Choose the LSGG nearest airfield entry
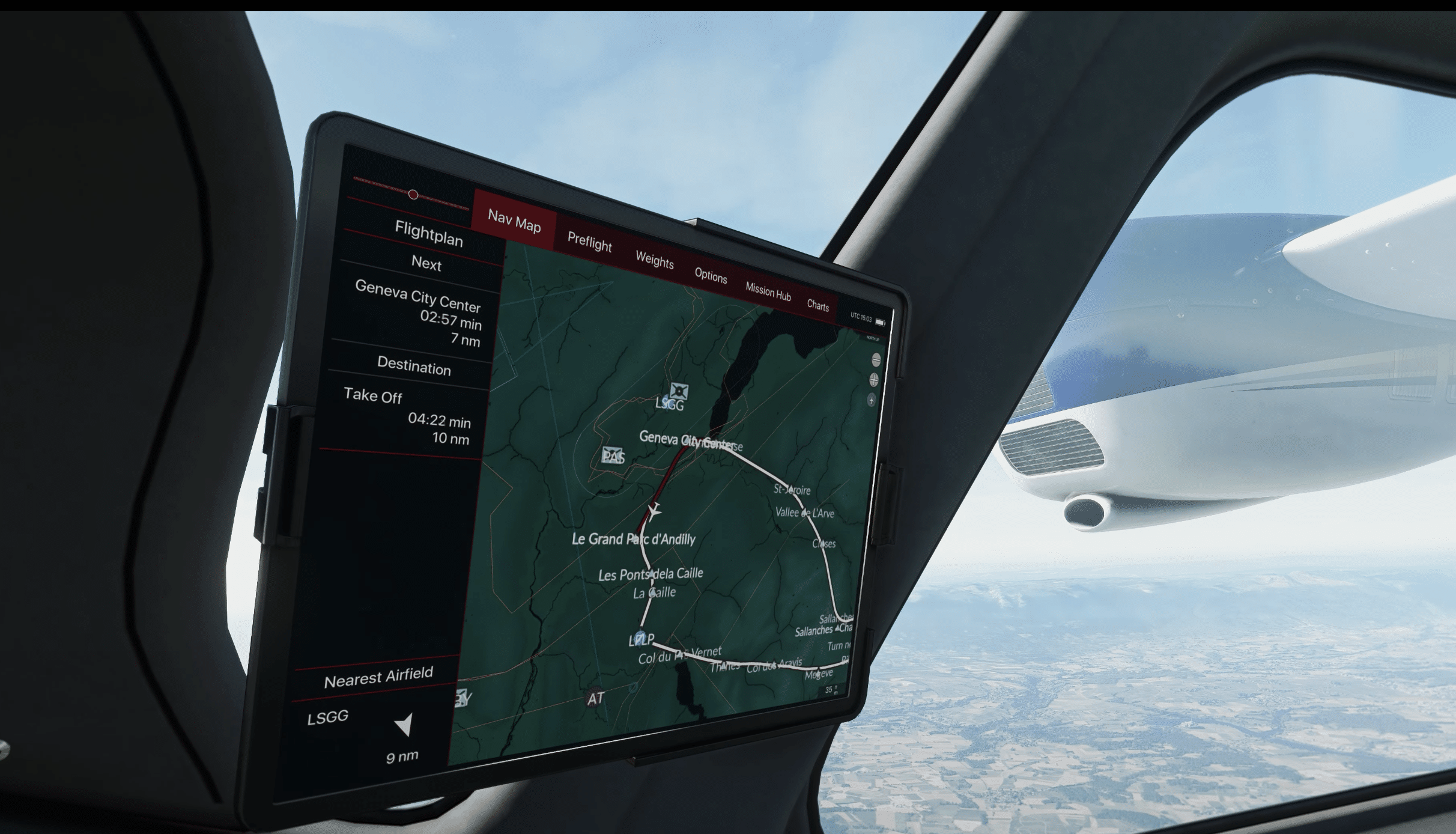 pyautogui.click(x=328, y=717)
